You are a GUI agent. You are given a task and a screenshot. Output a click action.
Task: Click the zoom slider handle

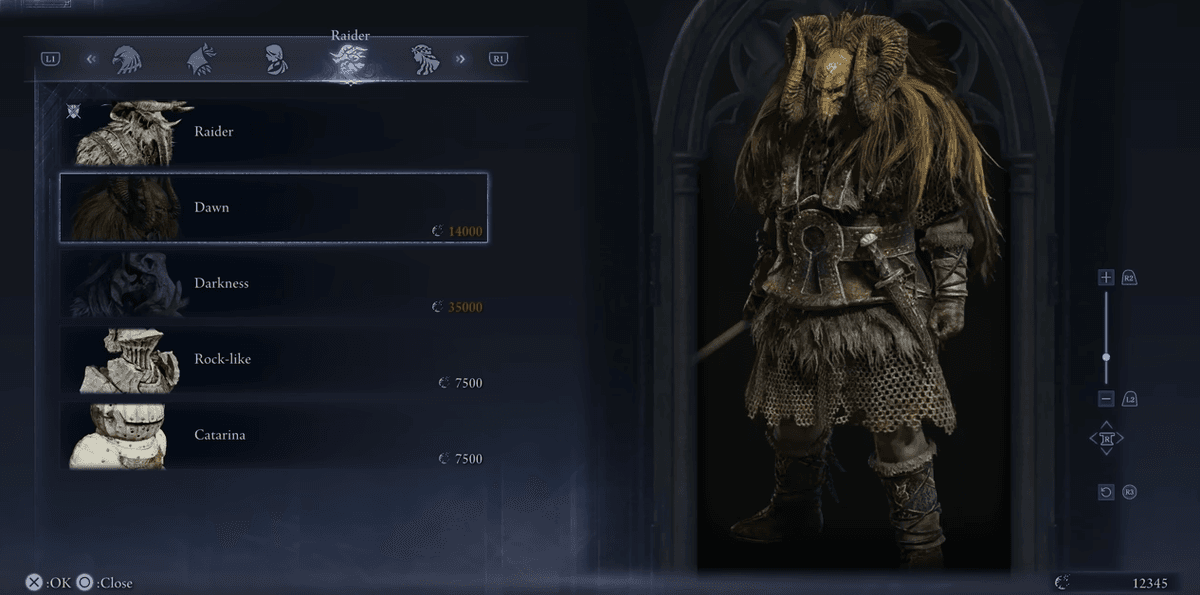1105,356
